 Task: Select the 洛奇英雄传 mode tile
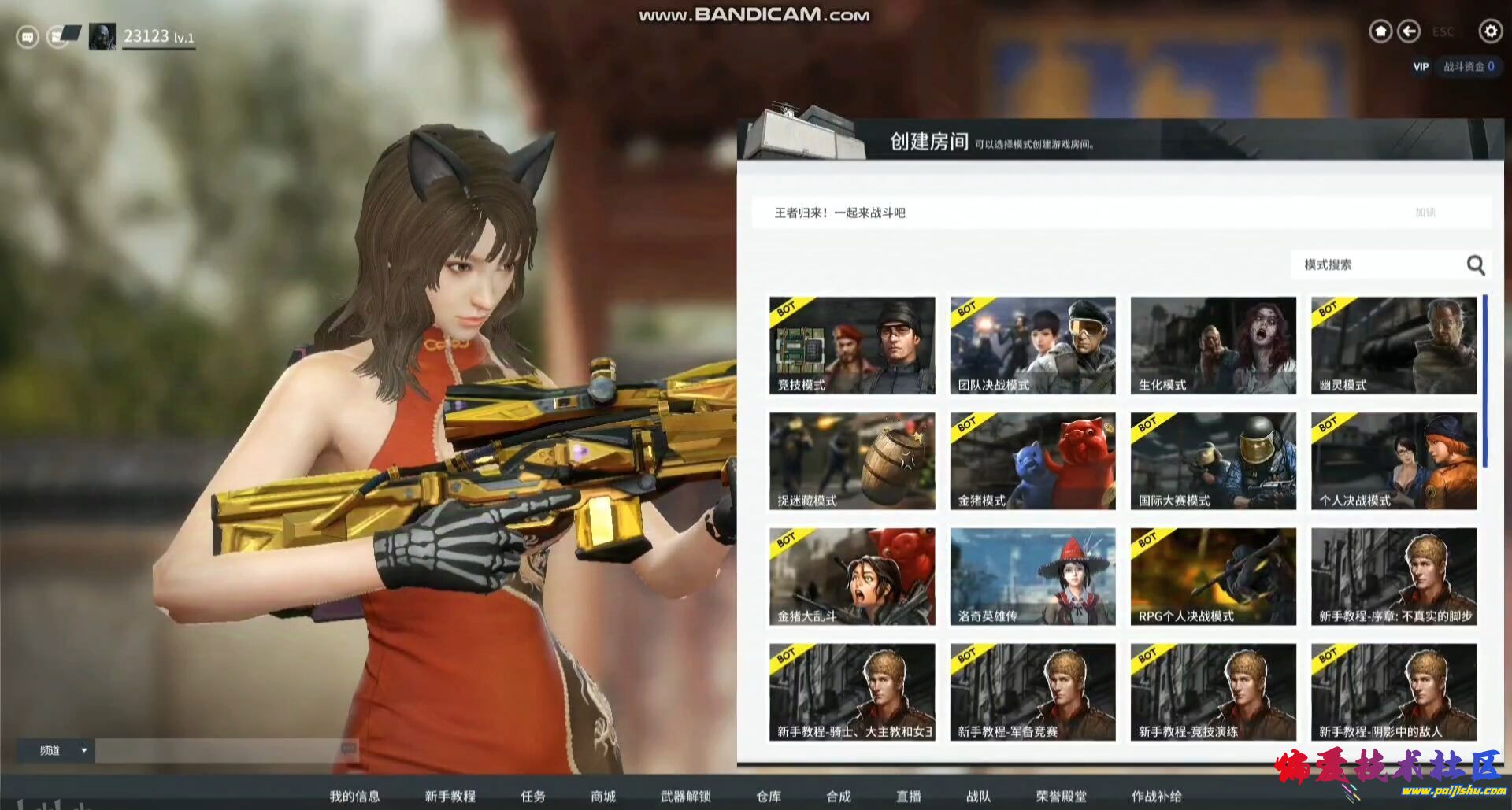[1032, 576]
